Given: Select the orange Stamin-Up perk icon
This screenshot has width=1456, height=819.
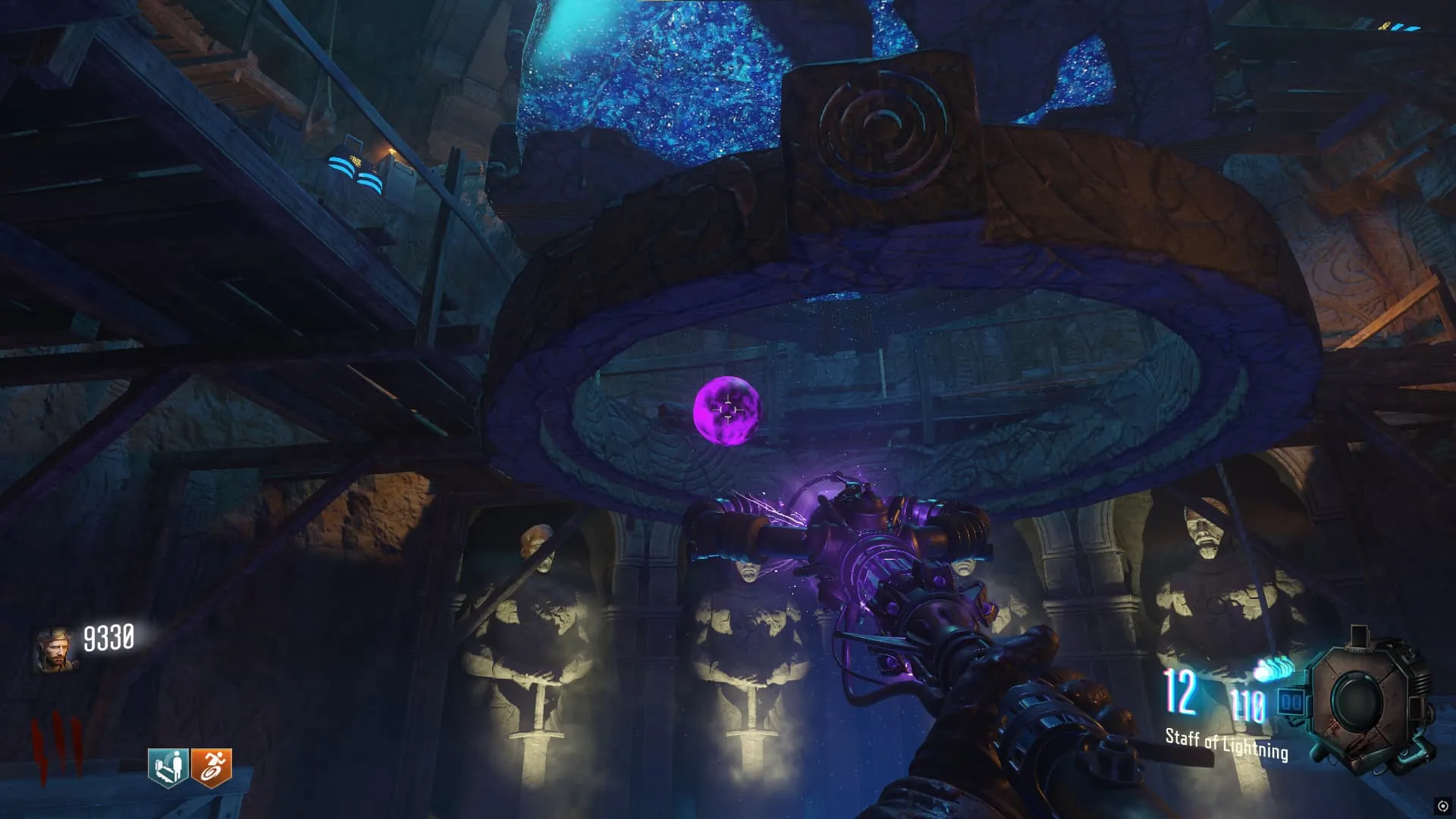Looking at the screenshot, I should (211, 767).
